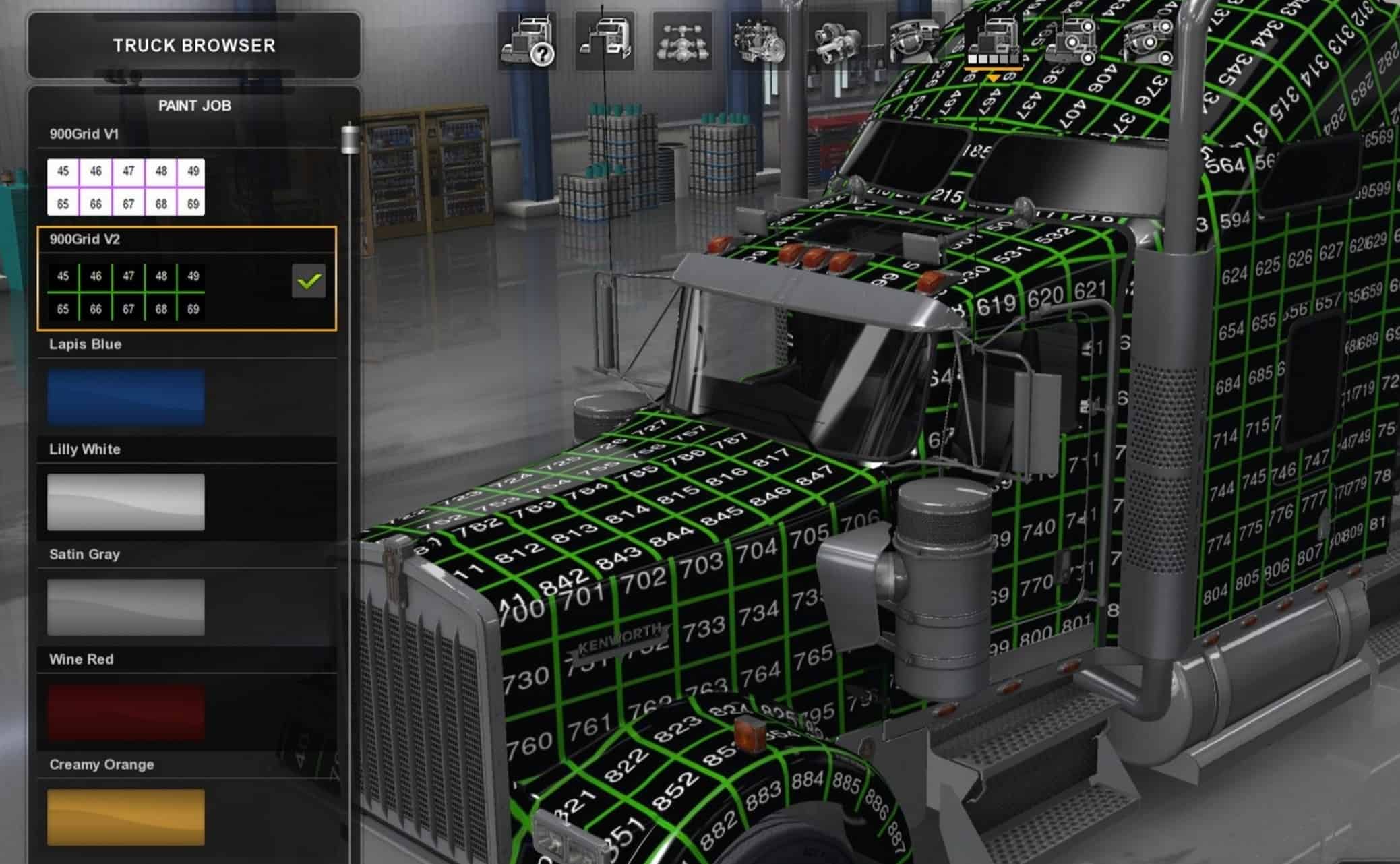Apply the Wine Red color swatch

(125, 713)
